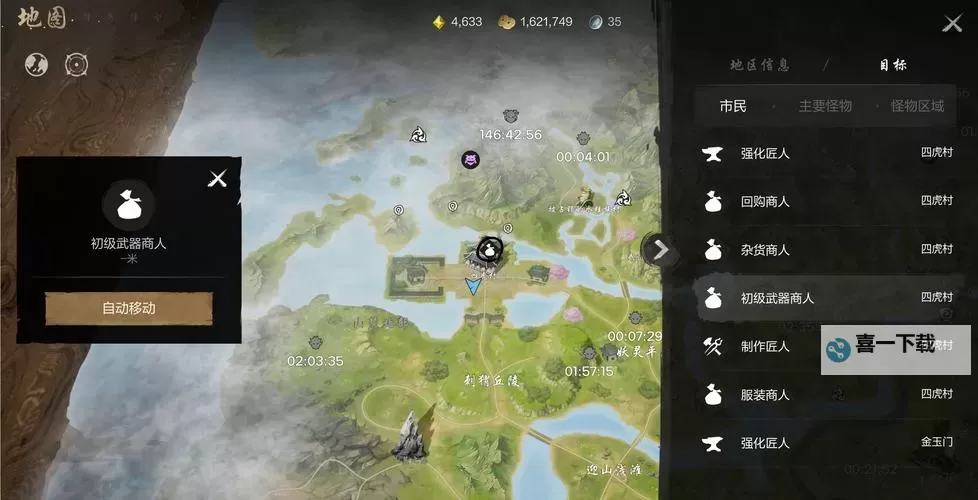This screenshot has height=500, width=978.
Task: Choose the 市民 category
Action: click(733, 106)
